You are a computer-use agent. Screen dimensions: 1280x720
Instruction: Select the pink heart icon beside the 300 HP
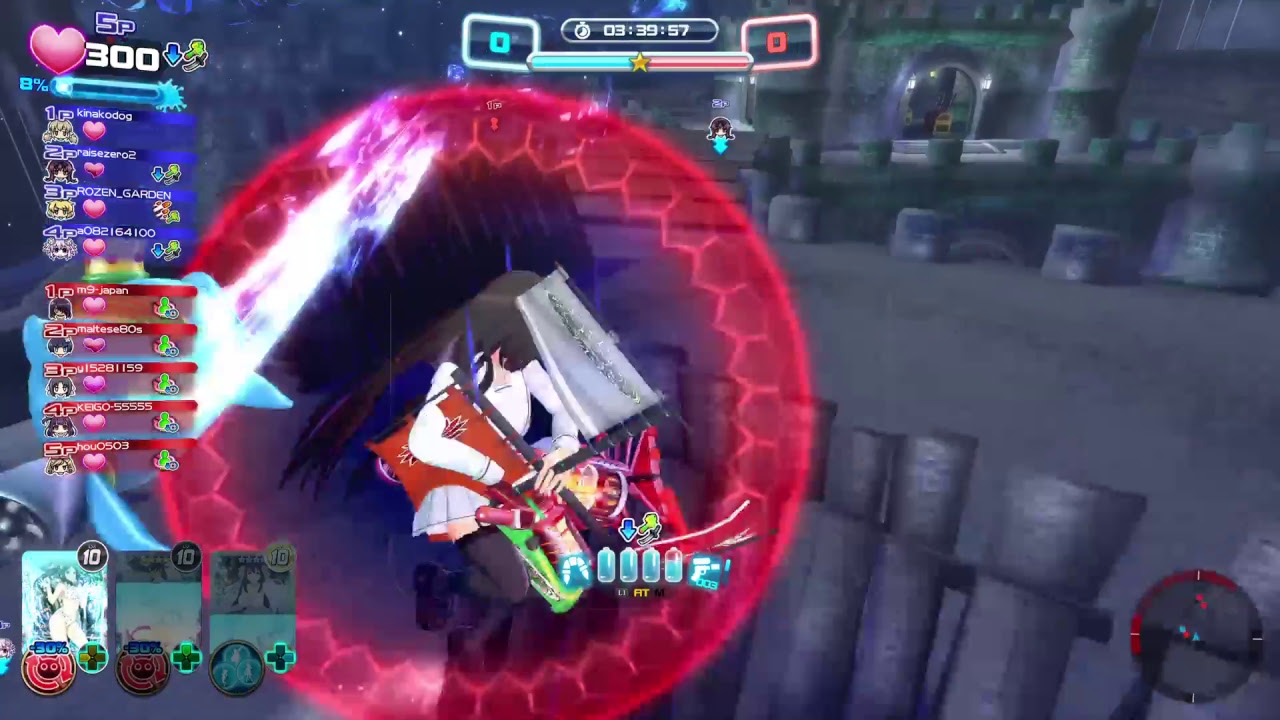click(57, 48)
